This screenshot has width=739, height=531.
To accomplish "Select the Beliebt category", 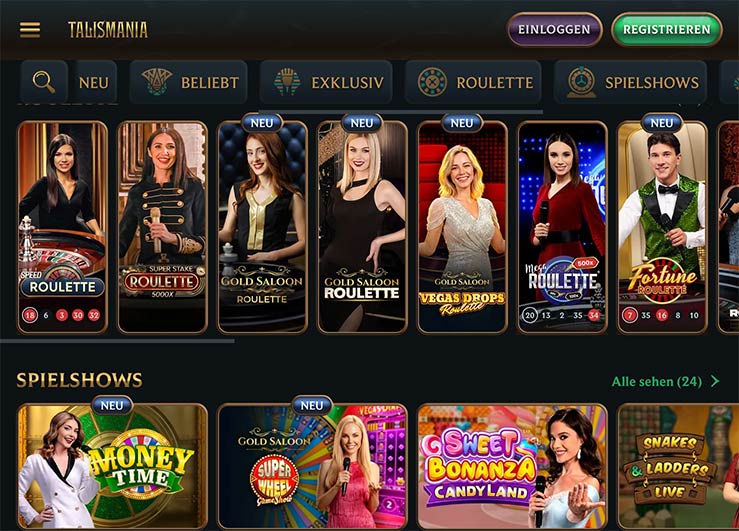I will coord(186,83).
